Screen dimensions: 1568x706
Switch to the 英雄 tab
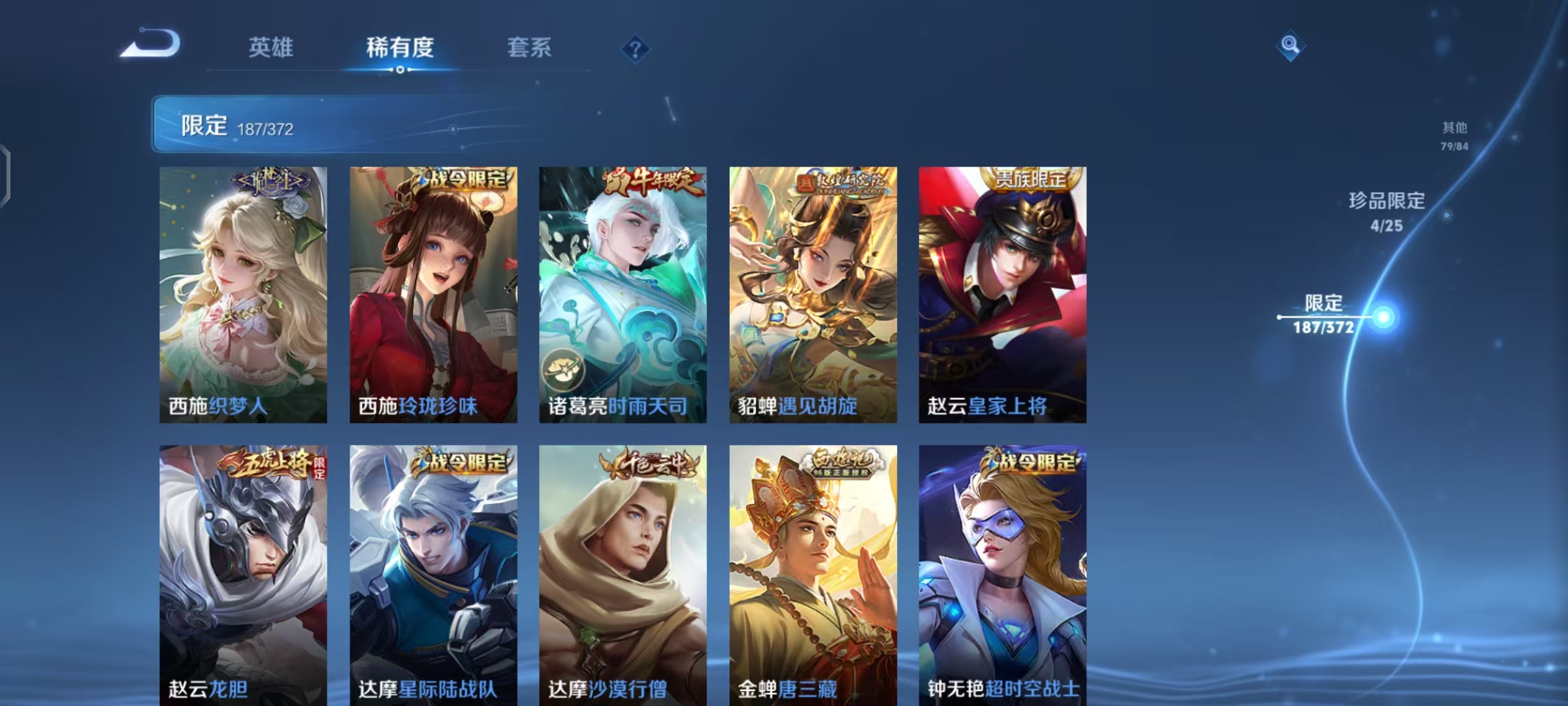tap(272, 47)
